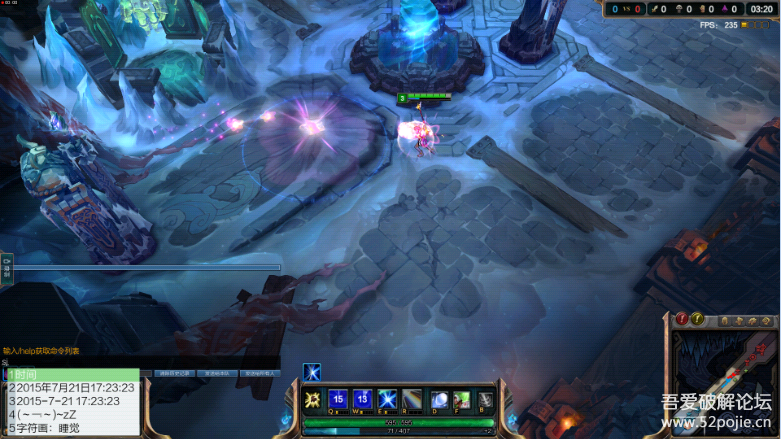This screenshot has height=439, width=781.
Task: Click the red alert ping button above minimap
Action: tap(682, 319)
